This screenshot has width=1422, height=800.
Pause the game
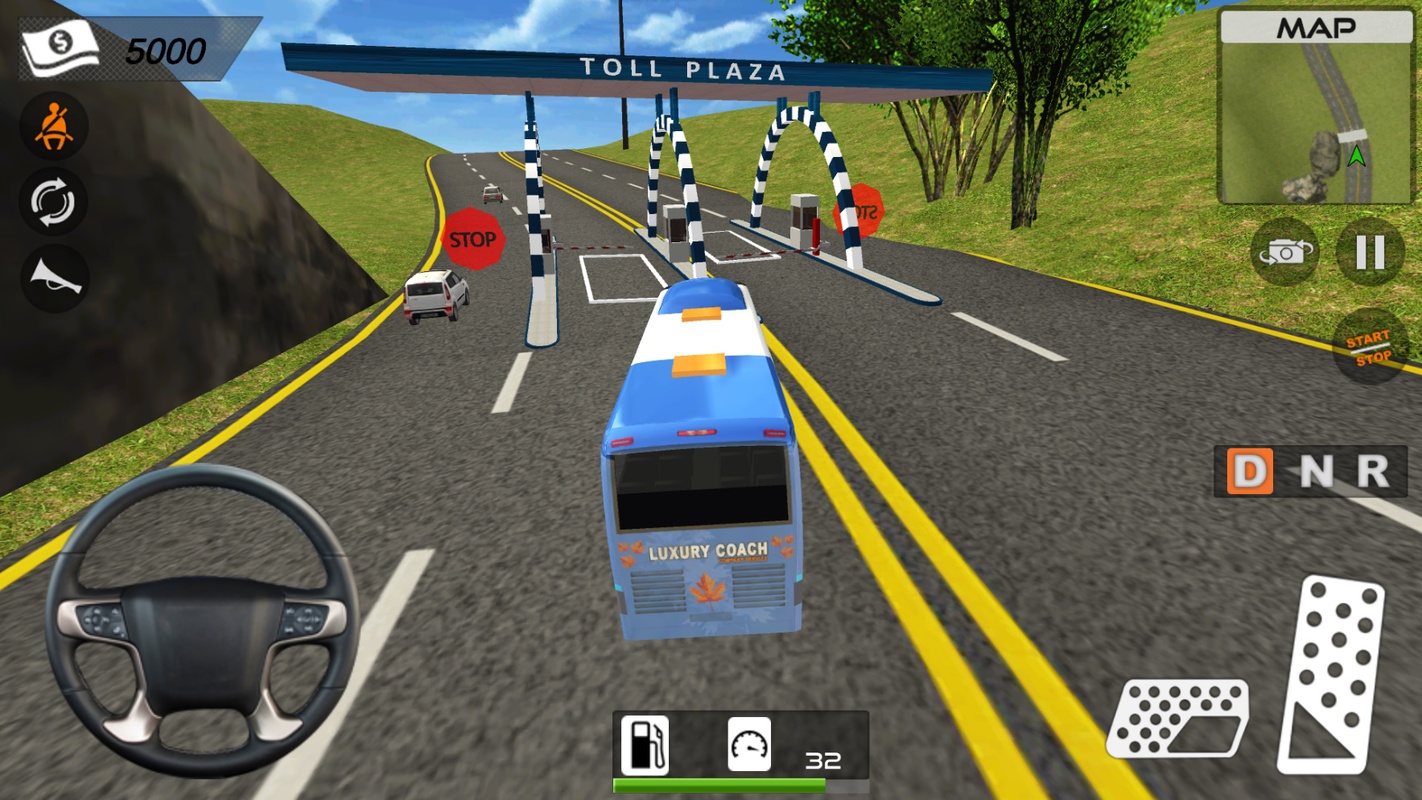click(1370, 252)
